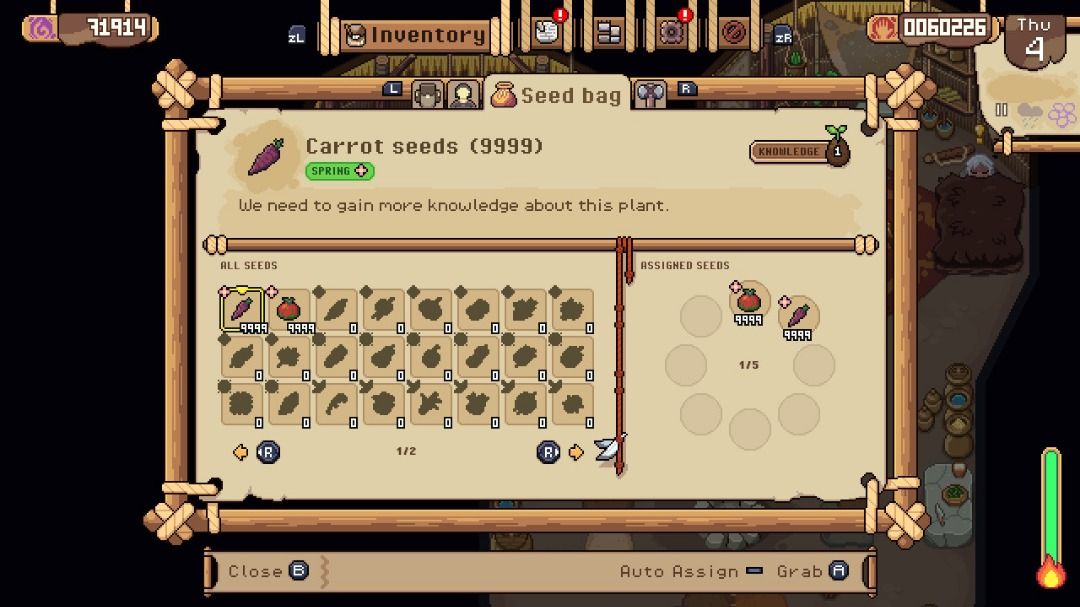Open the person portrait sub-tab
The width and height of the screenshot is (1080, 607).
pyautogui.click(x=462, y=95)
